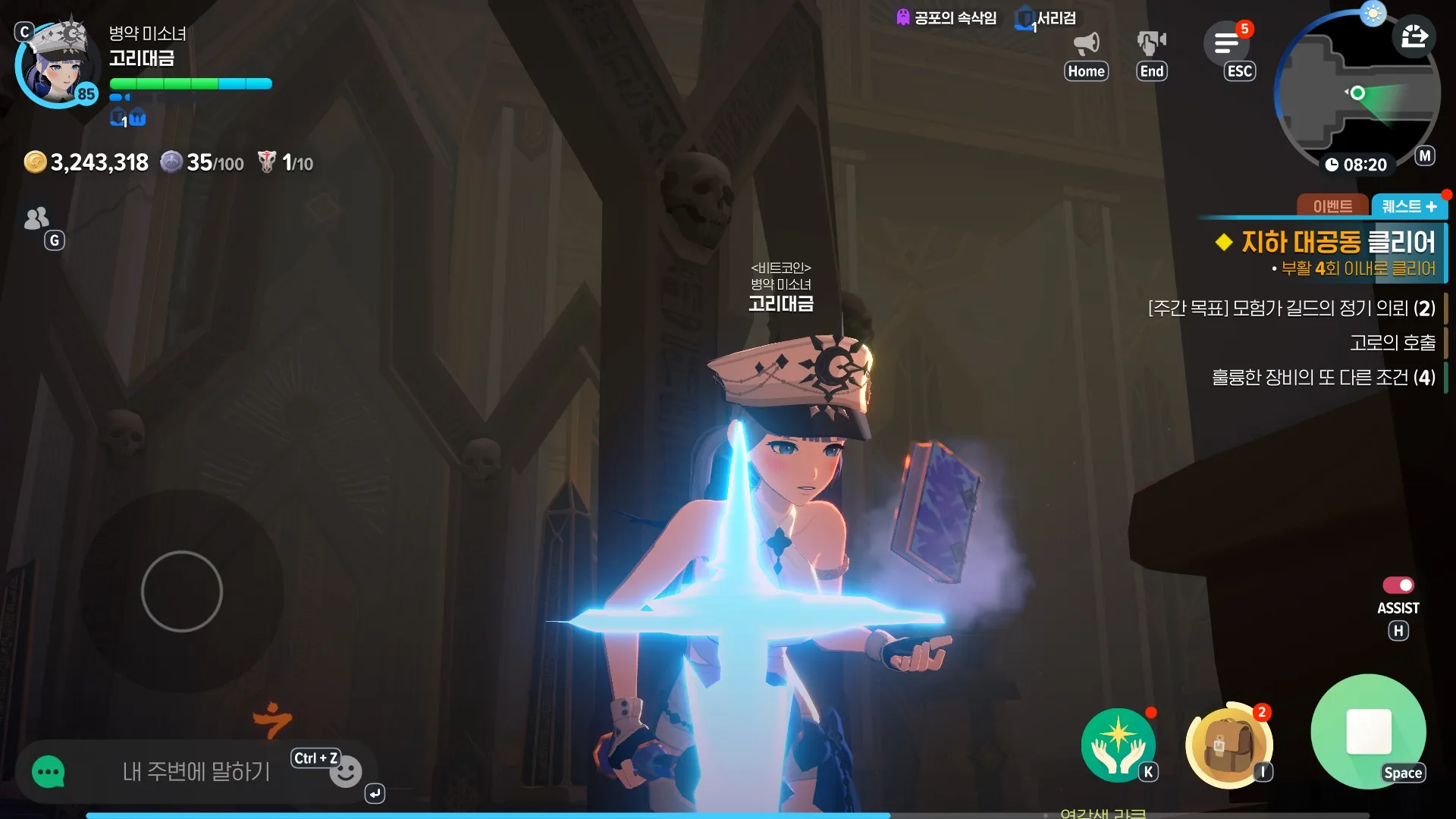Click the nearby chat input field

[x=196, y=772]
